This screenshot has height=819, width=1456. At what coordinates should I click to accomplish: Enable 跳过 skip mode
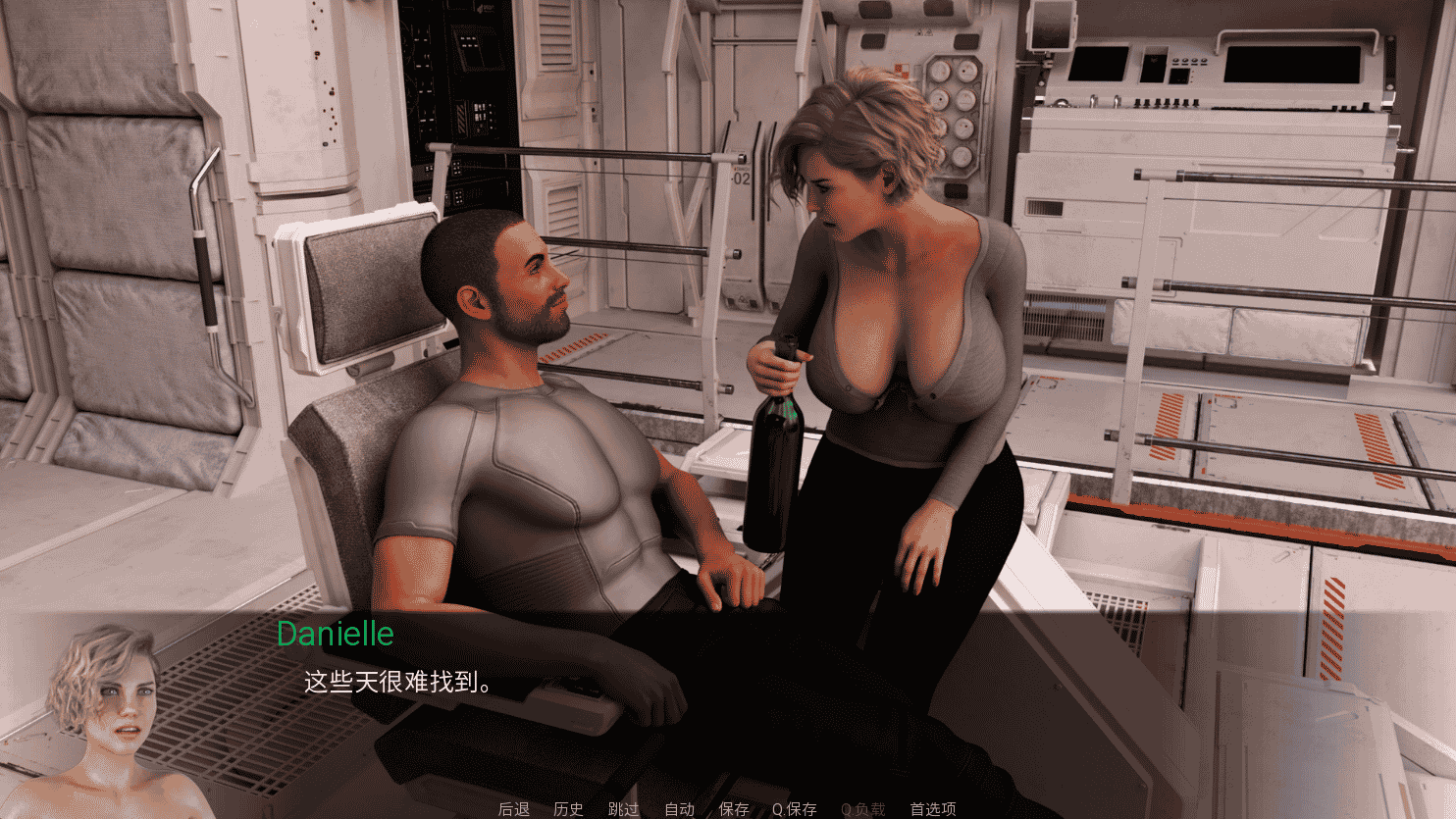click(623, 809)
